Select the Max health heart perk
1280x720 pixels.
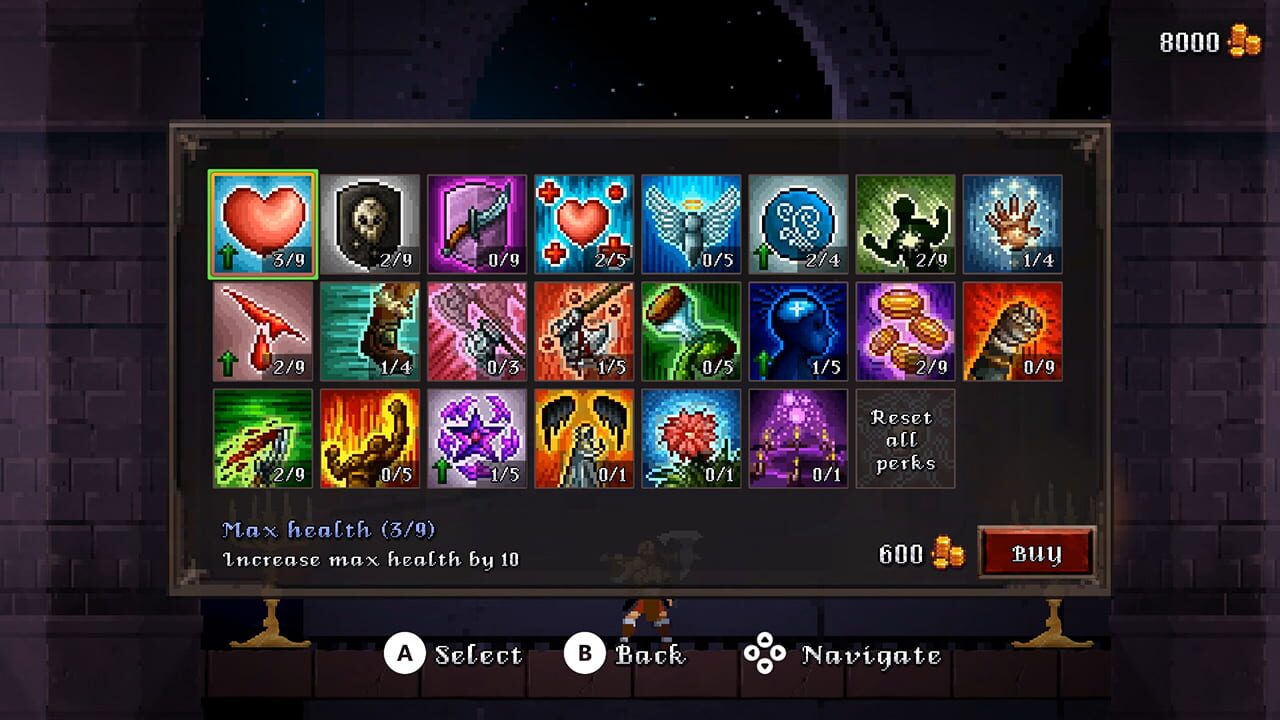pos(262,218)
